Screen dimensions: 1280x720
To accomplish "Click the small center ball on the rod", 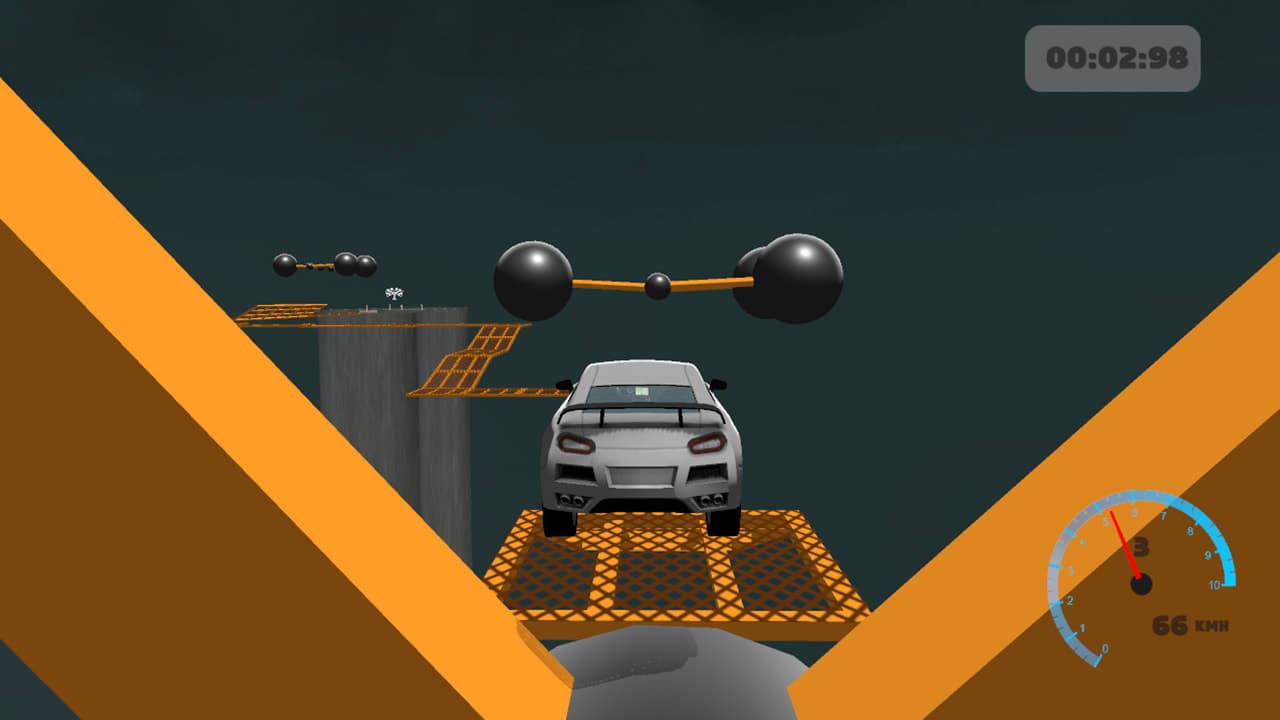I will coord(657,287).
